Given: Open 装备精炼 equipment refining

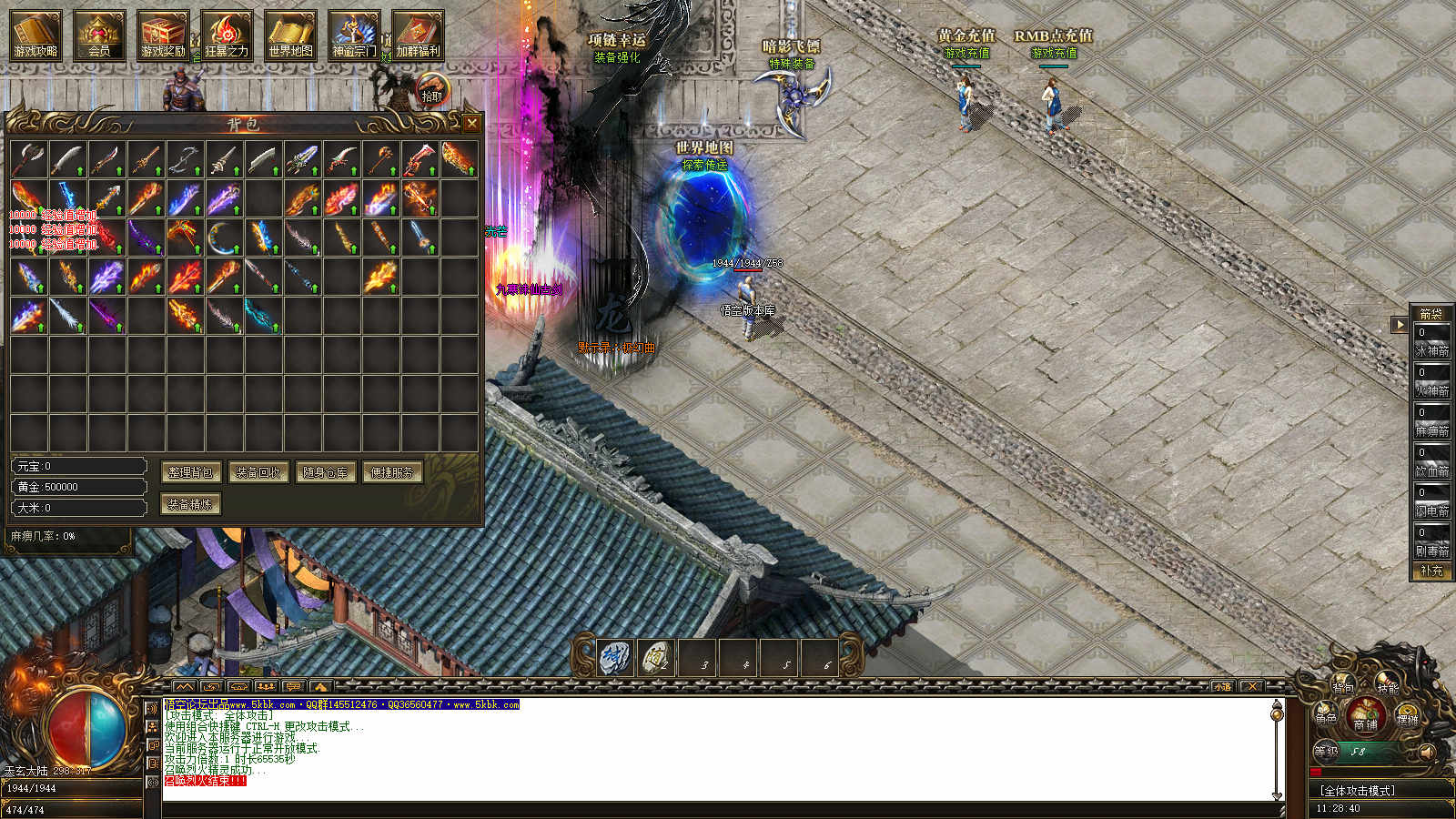Looking at the screenshot, I should click(x=191, y=504).
